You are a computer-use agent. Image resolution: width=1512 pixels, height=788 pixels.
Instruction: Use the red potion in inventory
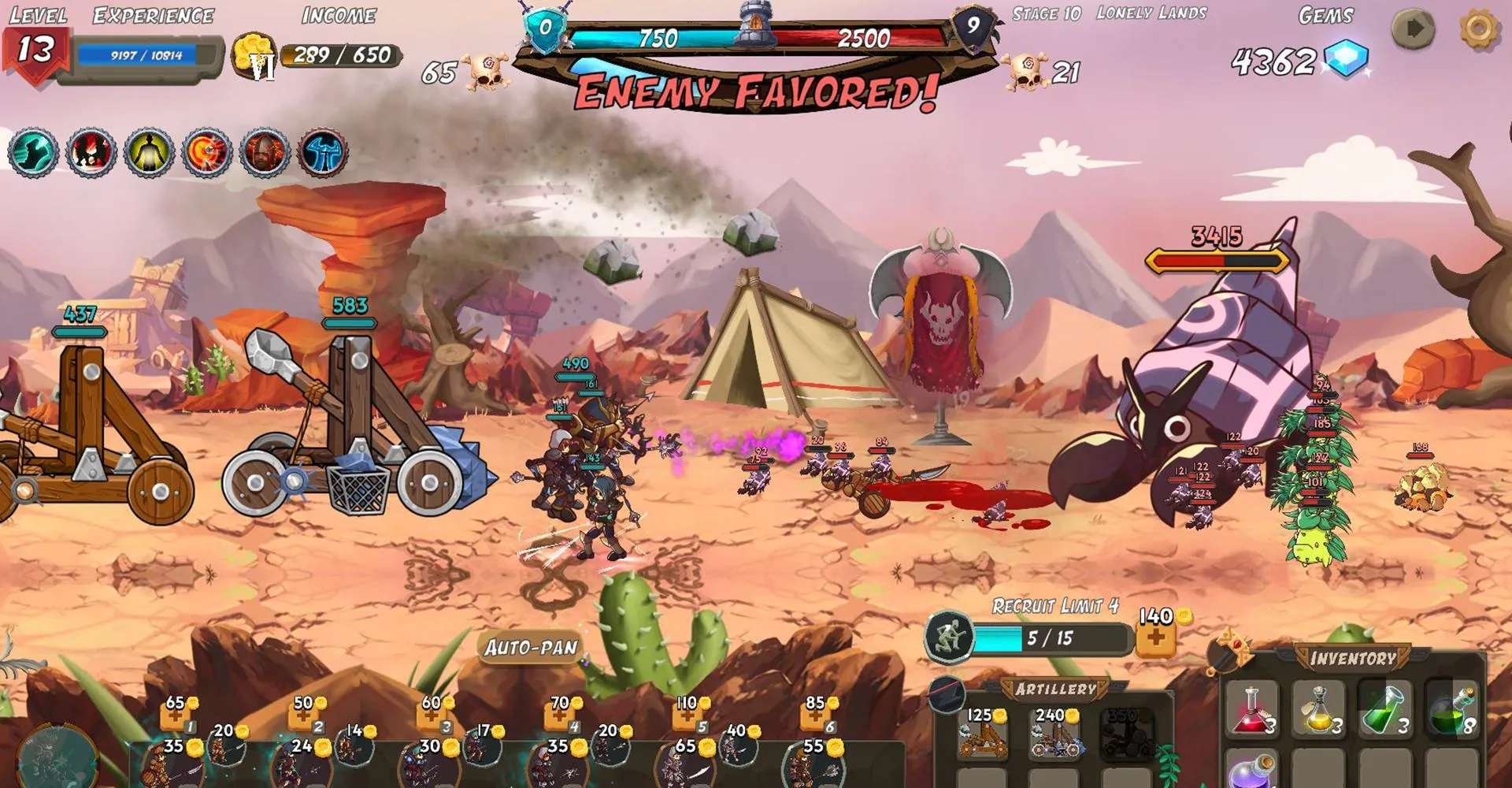point(1252,708)
